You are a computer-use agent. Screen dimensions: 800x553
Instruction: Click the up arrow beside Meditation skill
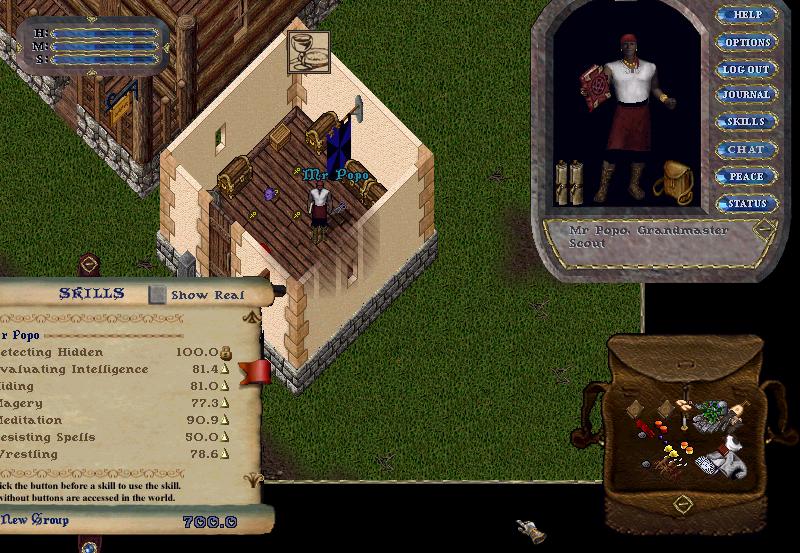click(x=226, y=420)
